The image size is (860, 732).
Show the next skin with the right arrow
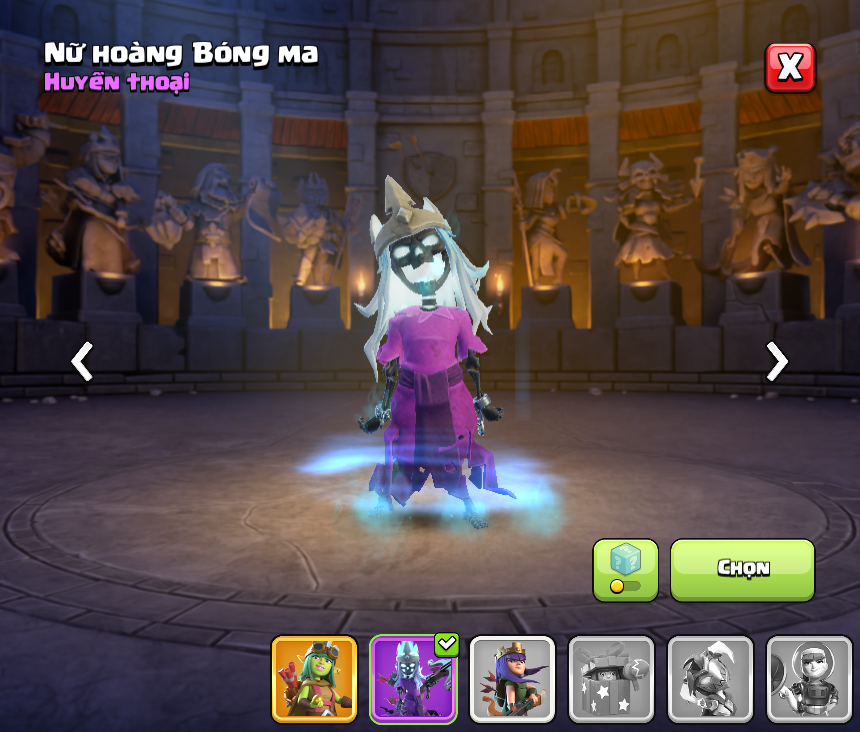[x=776, y=361]
